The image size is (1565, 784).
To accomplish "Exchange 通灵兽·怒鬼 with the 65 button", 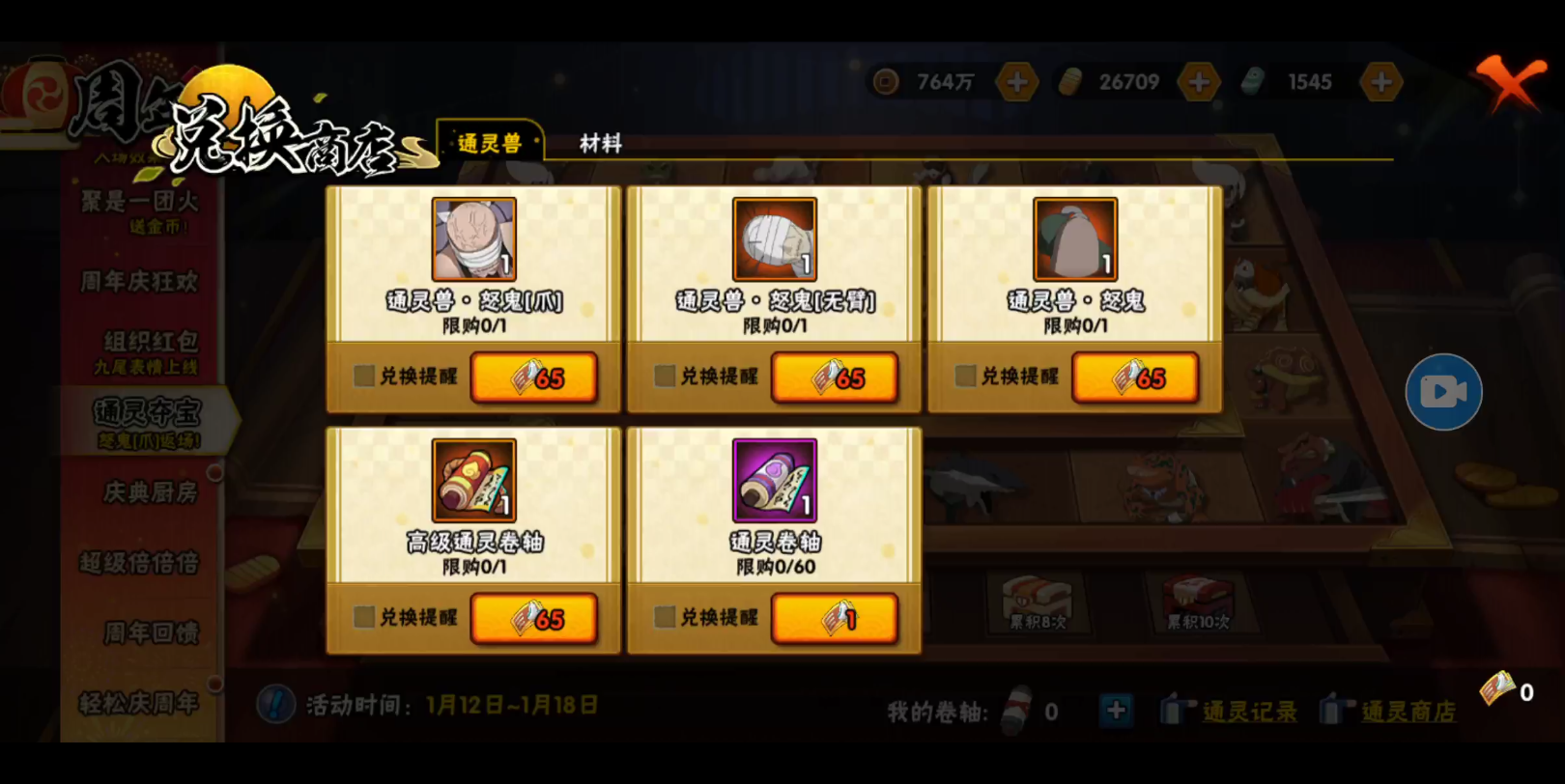I will (x=1137, y=377).
